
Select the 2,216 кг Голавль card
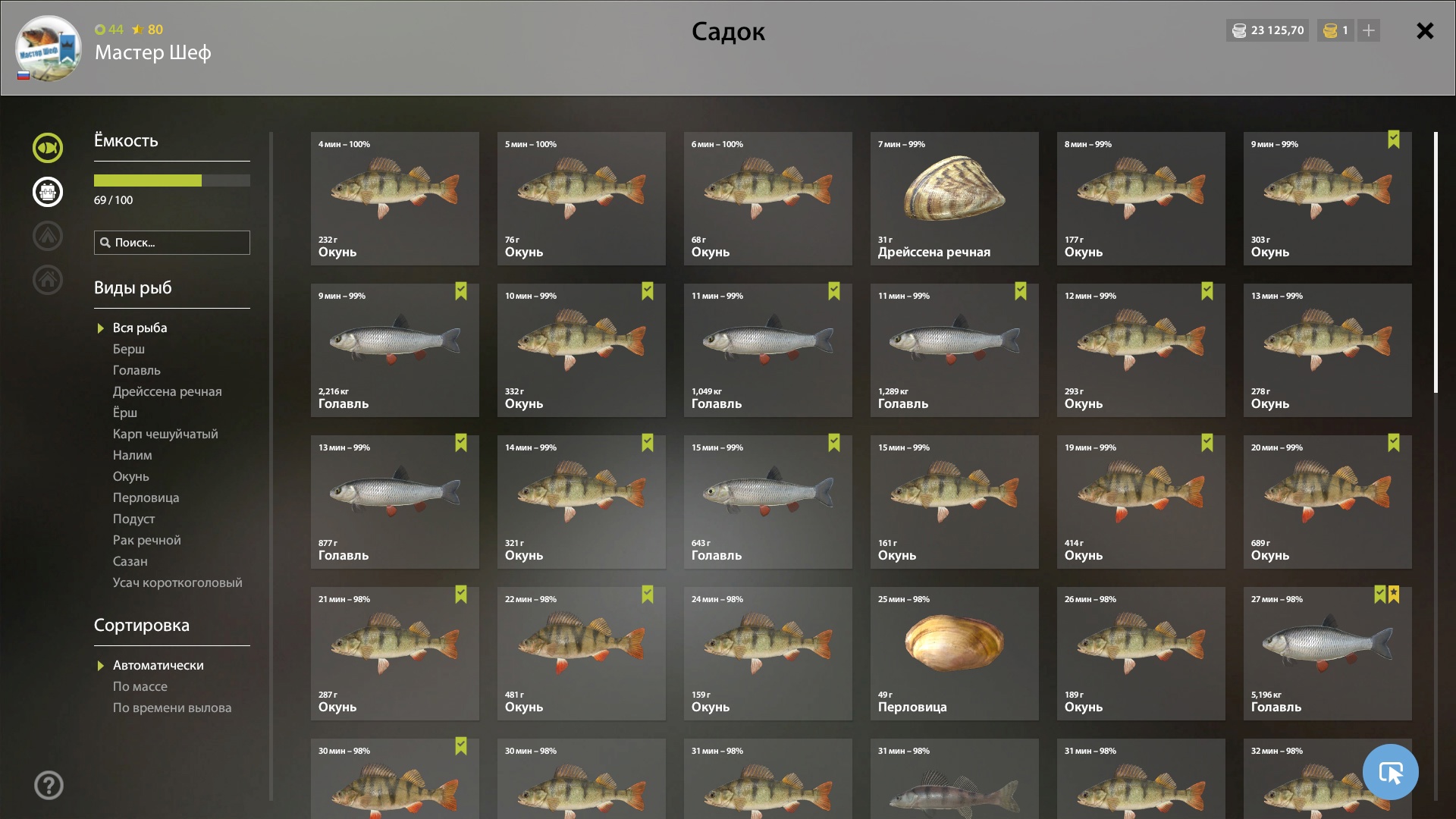(394, 350)
